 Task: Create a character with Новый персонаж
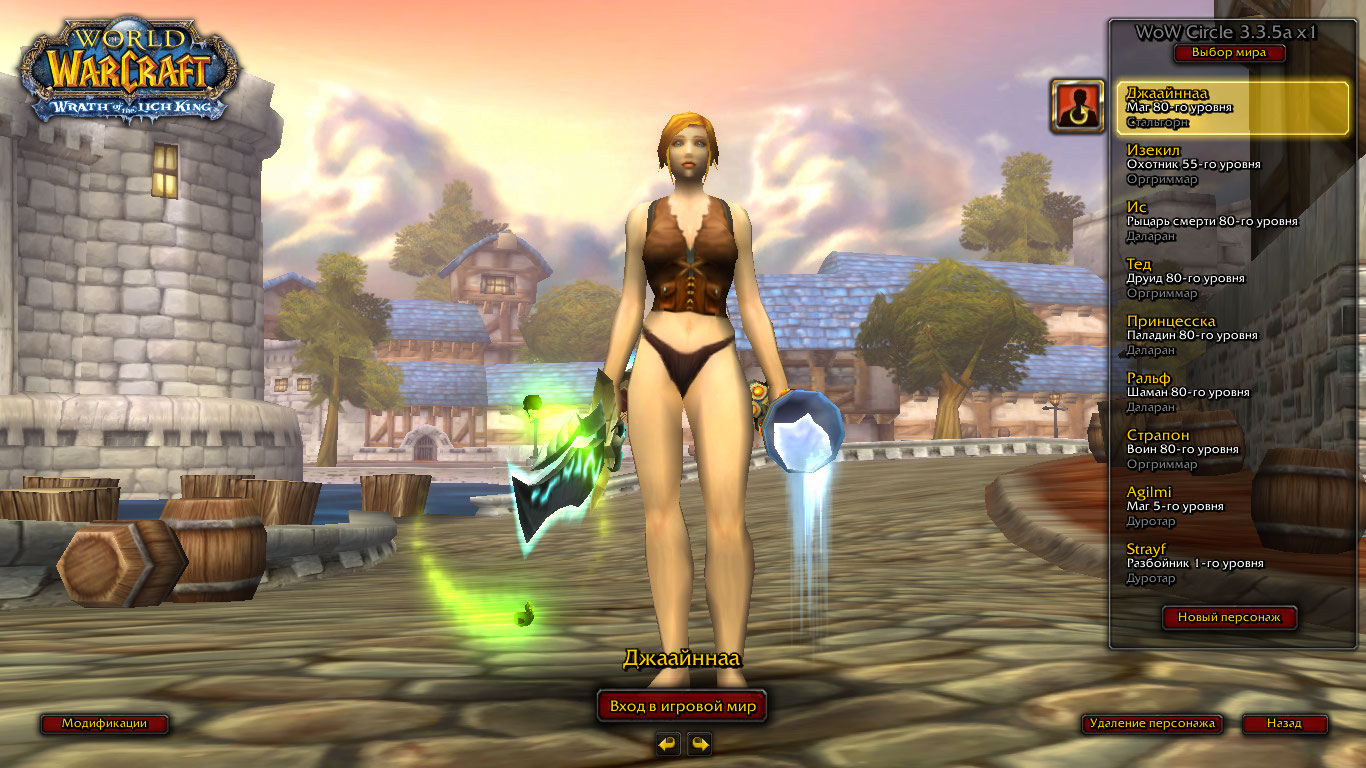[1229, 618]
